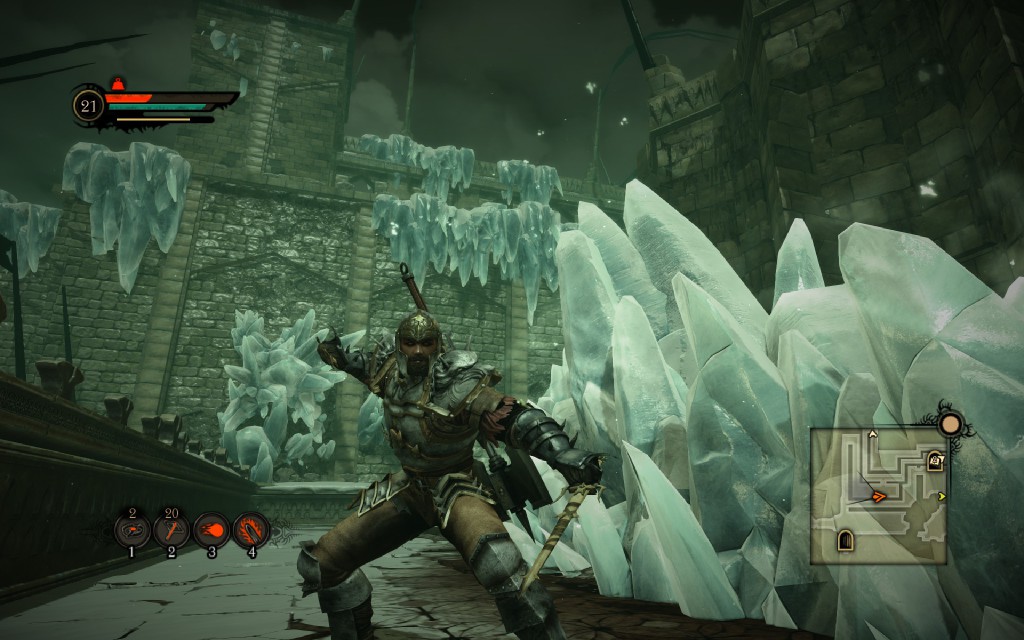
Task: Activate the flaming blade ability in slot 4
Action: coord(251,530)
